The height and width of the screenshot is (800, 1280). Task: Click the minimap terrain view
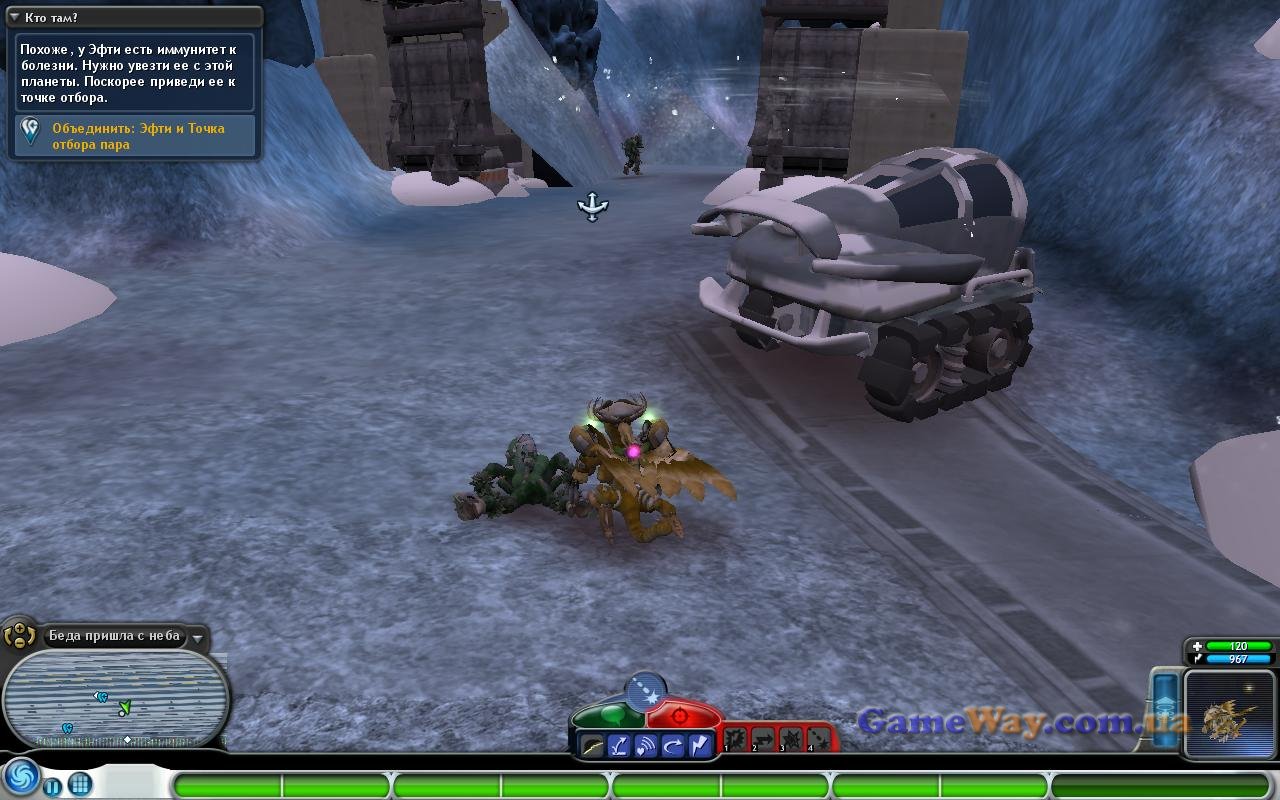click(115, 698)
